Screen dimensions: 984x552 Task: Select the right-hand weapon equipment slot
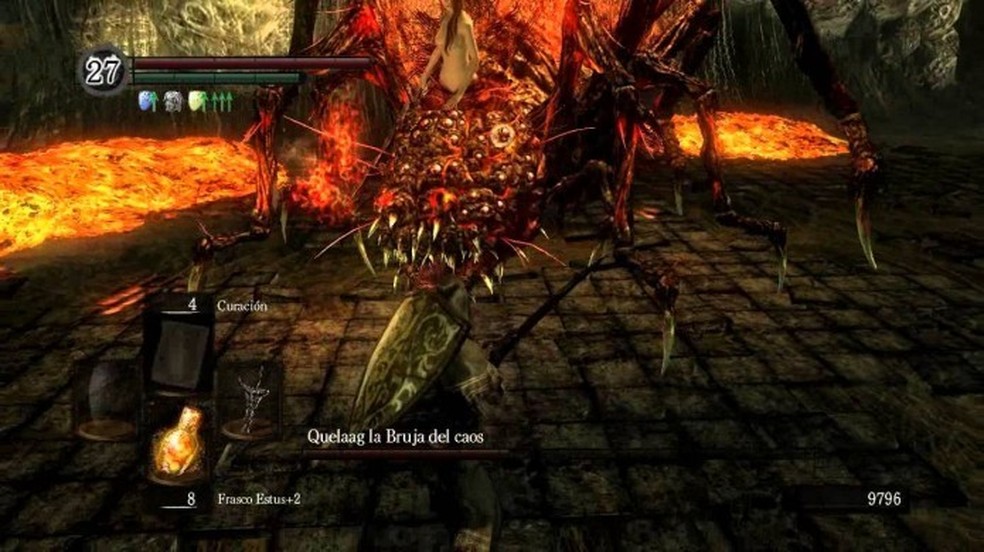tap(248, 400)
